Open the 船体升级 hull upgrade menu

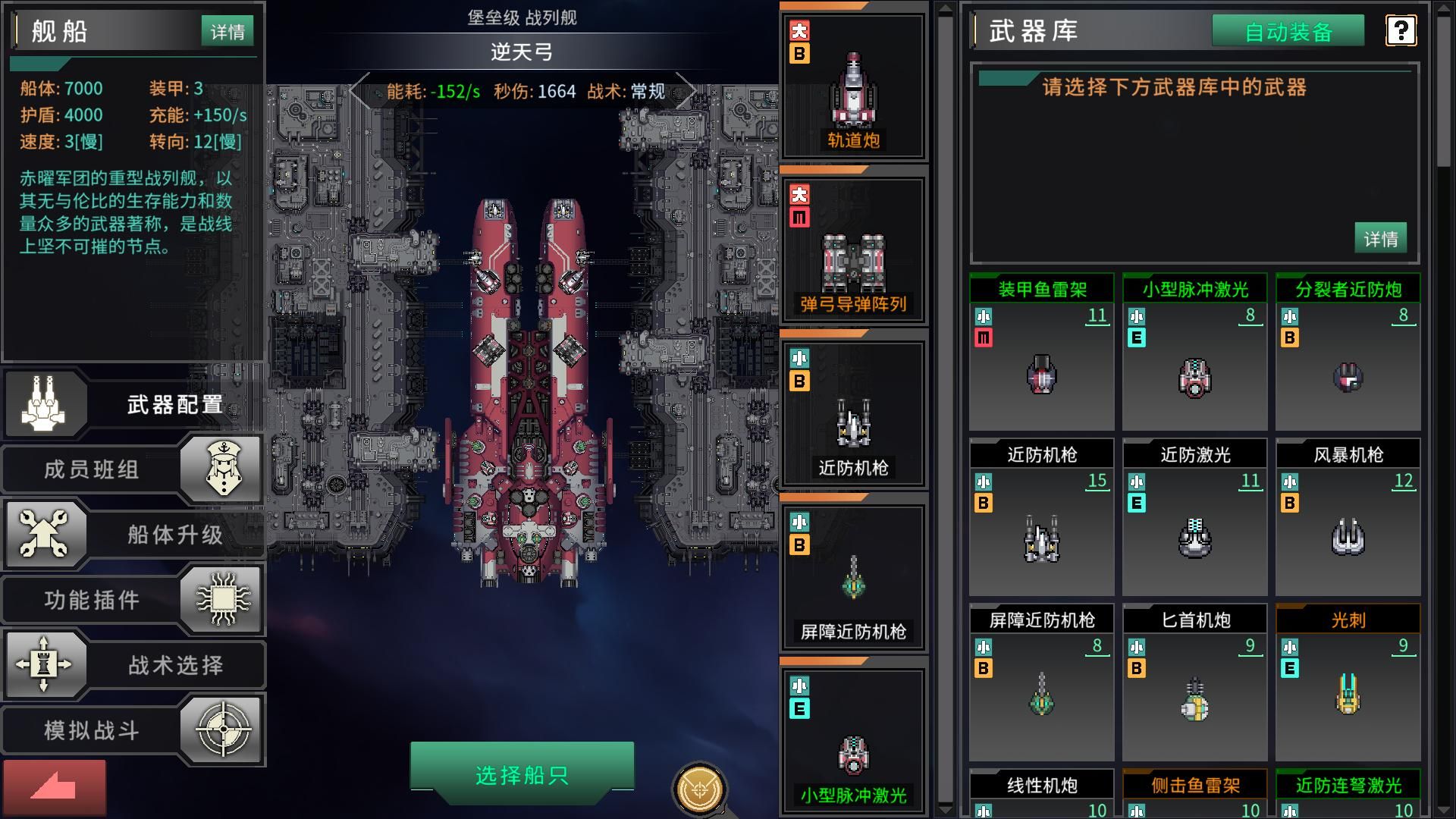135,535
